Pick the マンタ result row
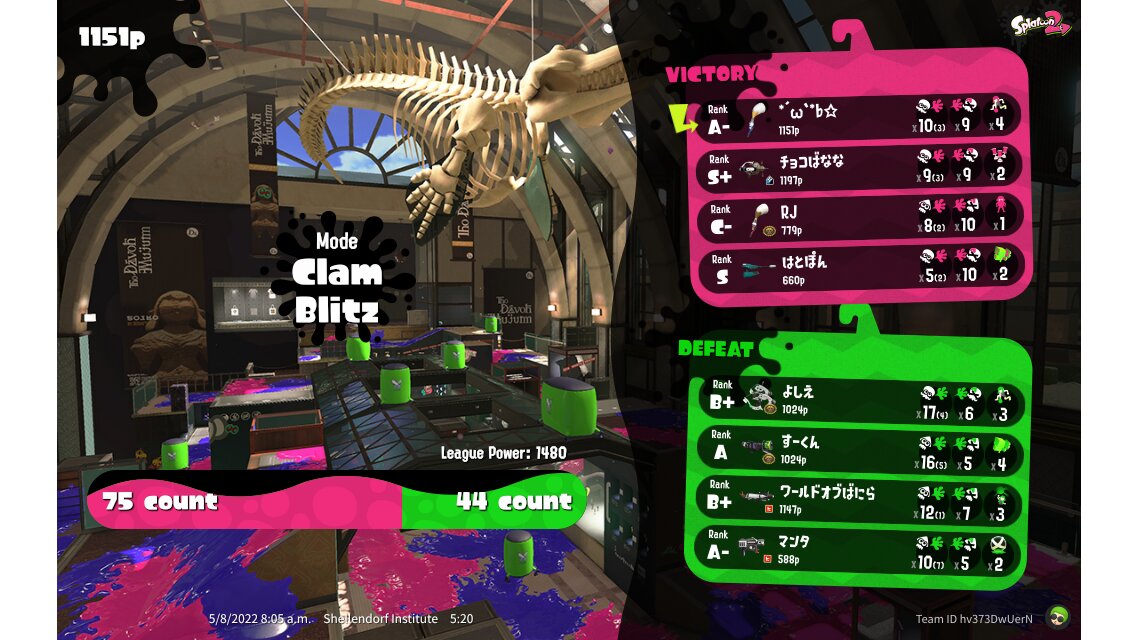Screen dimensions: 1138x640 click(860, 549)
